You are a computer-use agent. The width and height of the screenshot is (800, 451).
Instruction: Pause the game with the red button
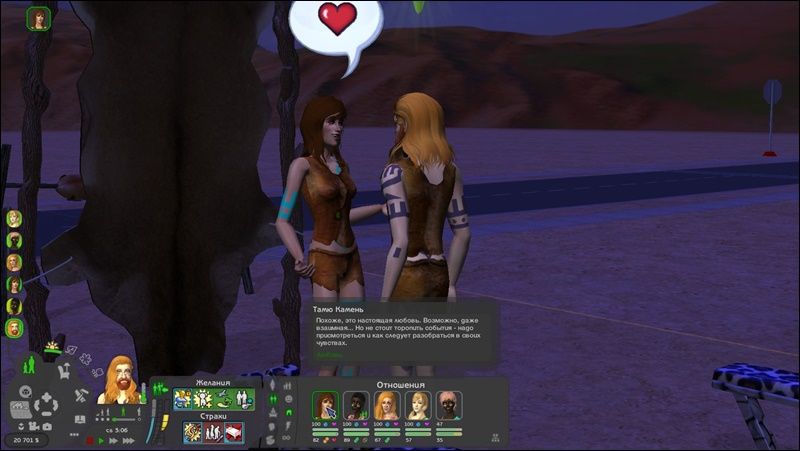(x=89, y=439)
